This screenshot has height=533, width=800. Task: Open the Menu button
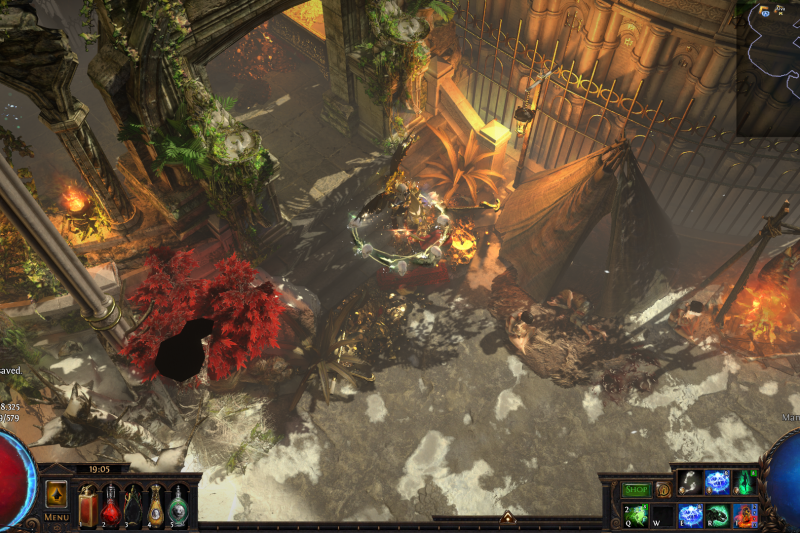56,517
